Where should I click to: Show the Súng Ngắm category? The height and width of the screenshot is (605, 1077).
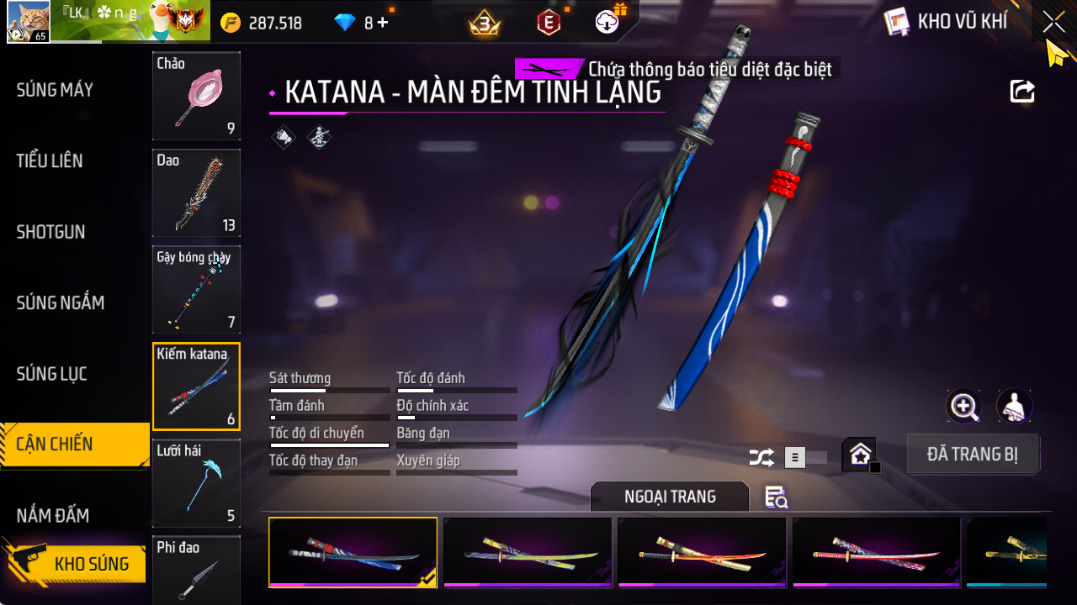[x=60, y=303]
